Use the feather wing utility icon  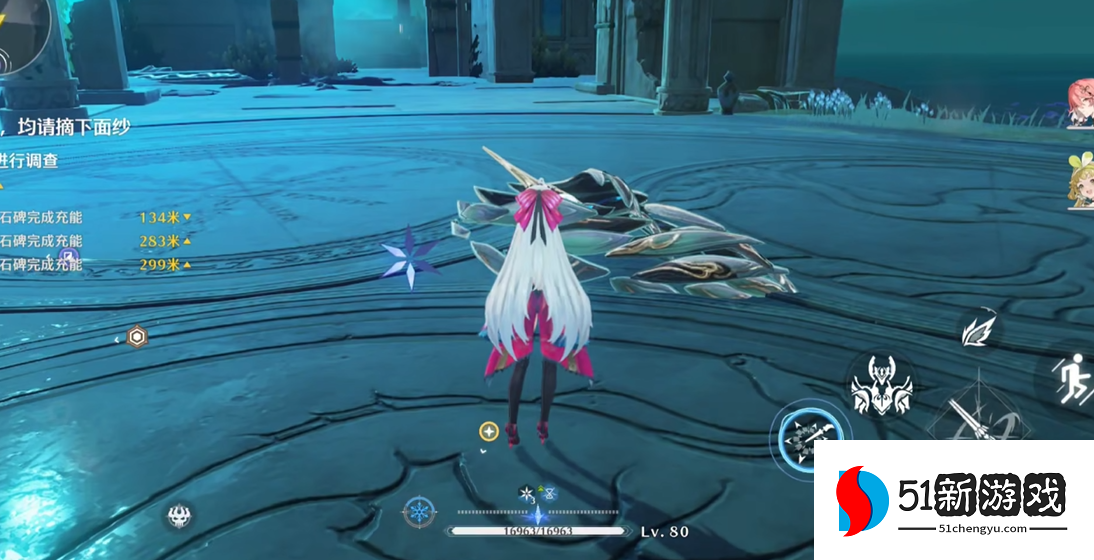tap(977, 330)
